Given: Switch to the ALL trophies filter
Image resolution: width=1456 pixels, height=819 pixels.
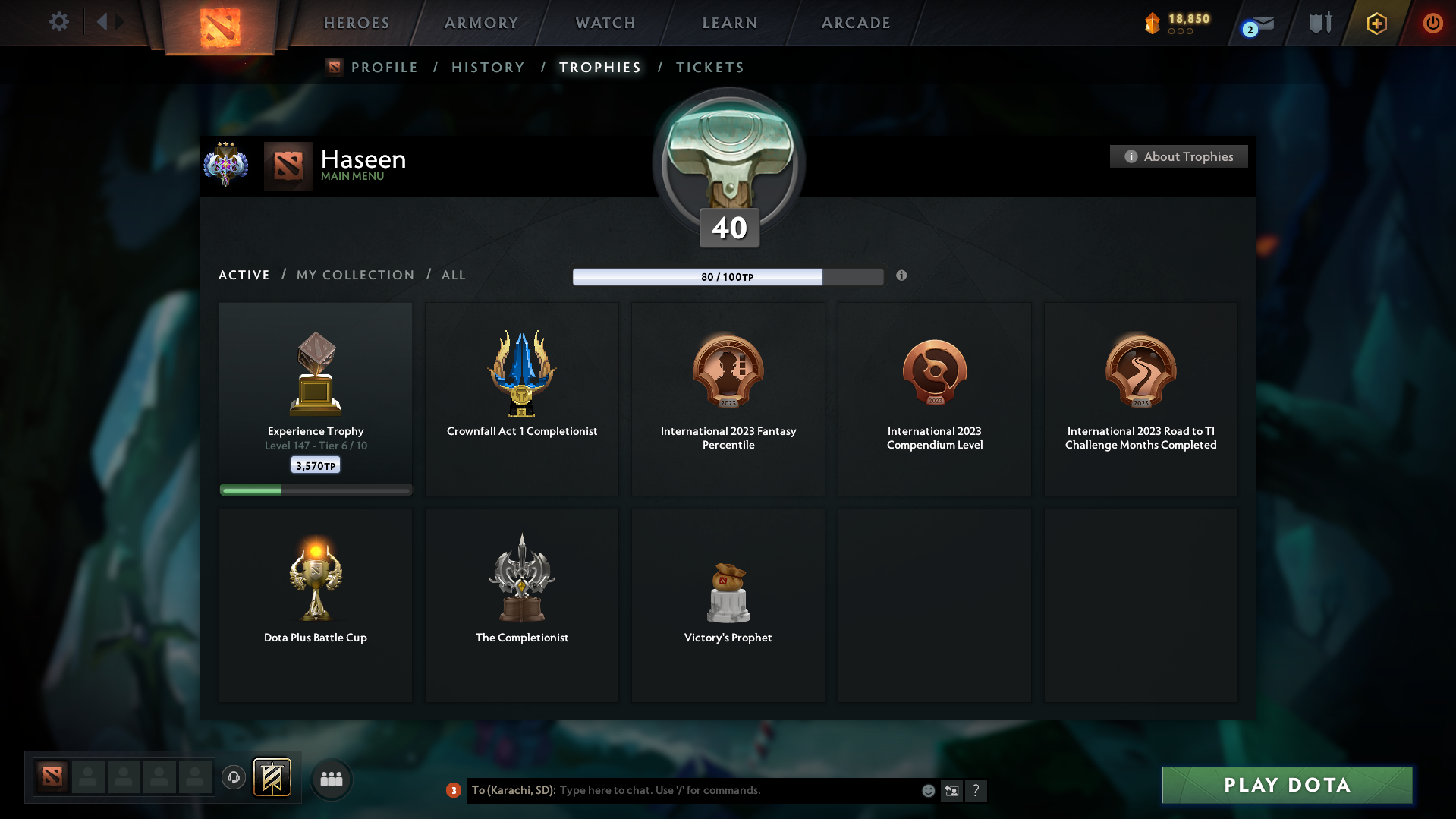Looking at the screenshot, I should 453,276.
